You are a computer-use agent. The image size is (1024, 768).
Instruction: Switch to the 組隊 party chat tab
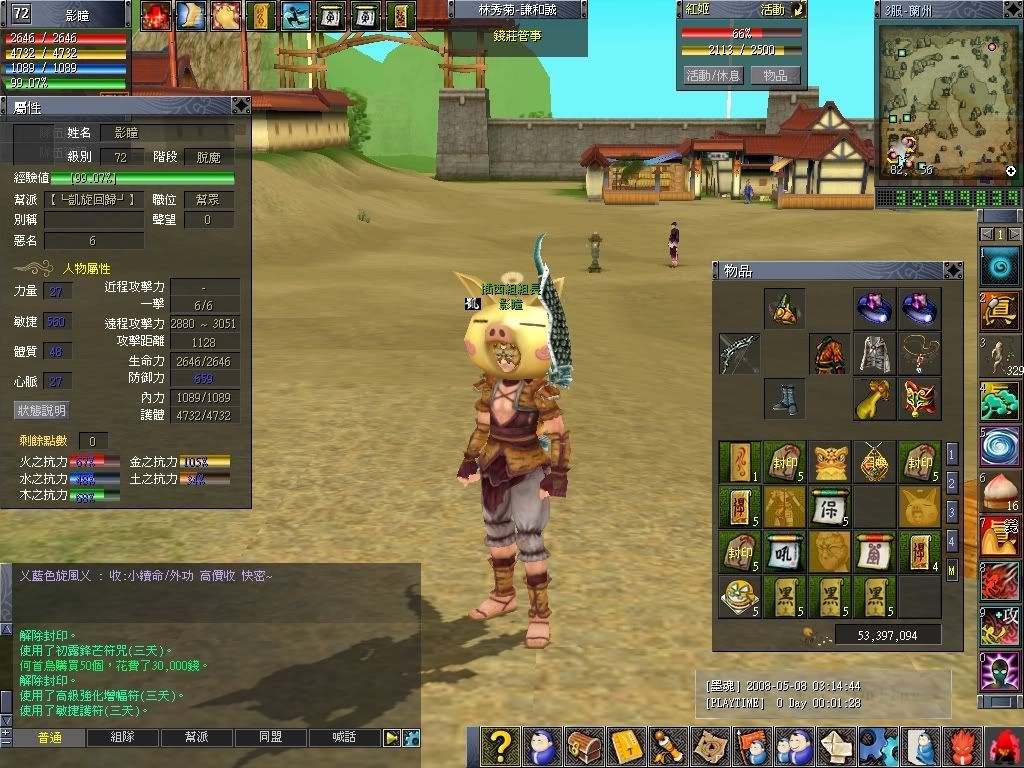(124, 738)
